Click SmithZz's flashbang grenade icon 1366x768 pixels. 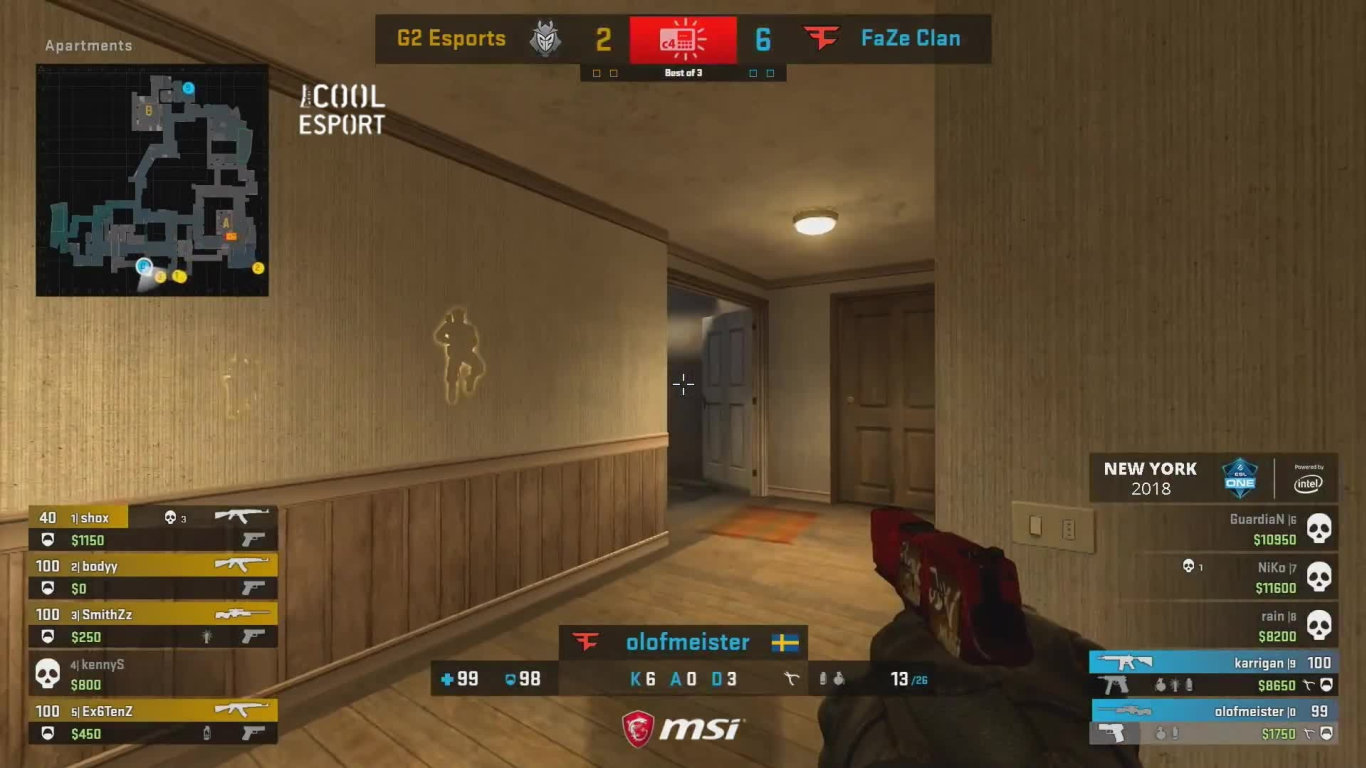pyautogui.click(x=207, y=637)
